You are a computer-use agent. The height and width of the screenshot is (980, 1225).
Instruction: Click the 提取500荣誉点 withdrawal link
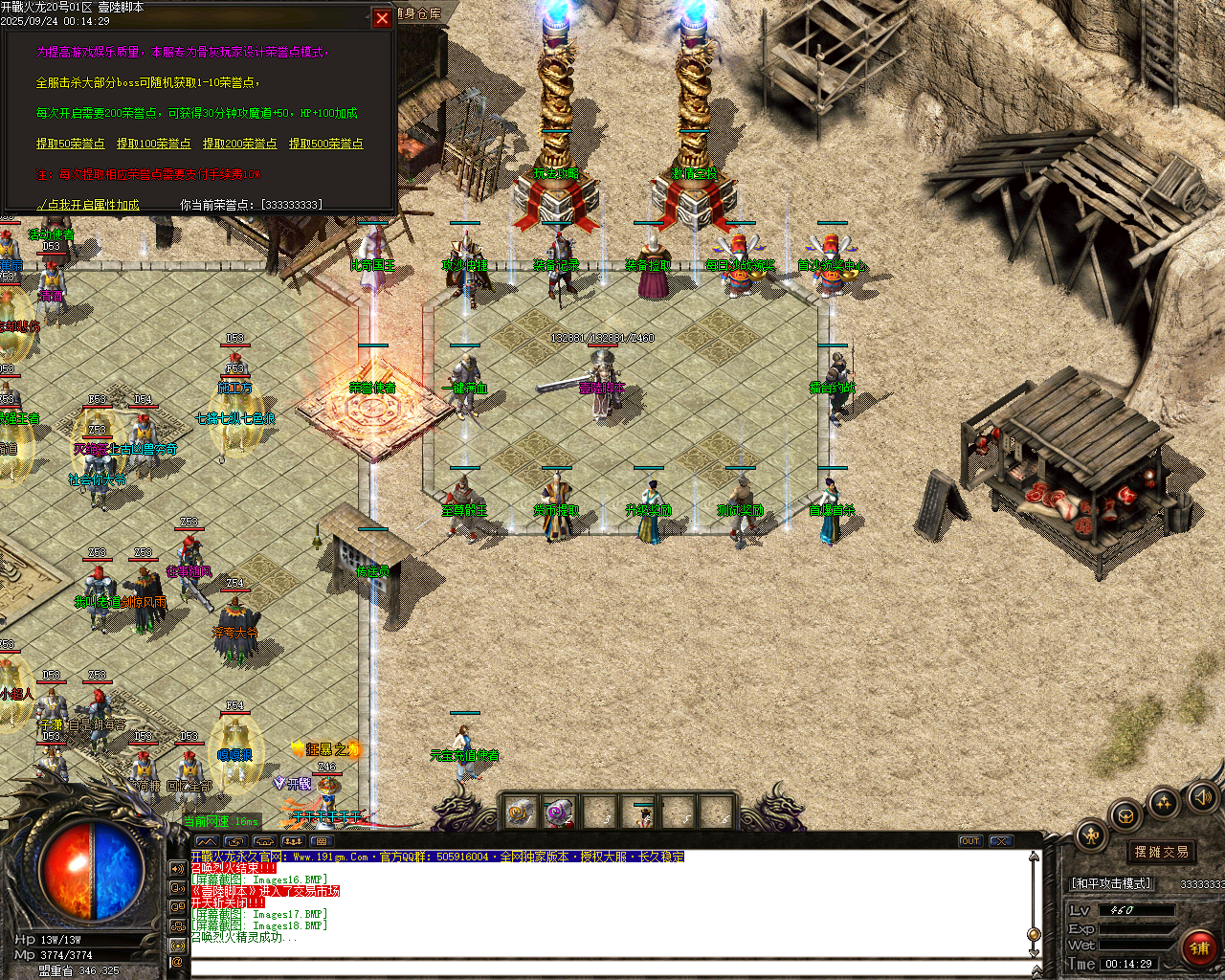326,144
